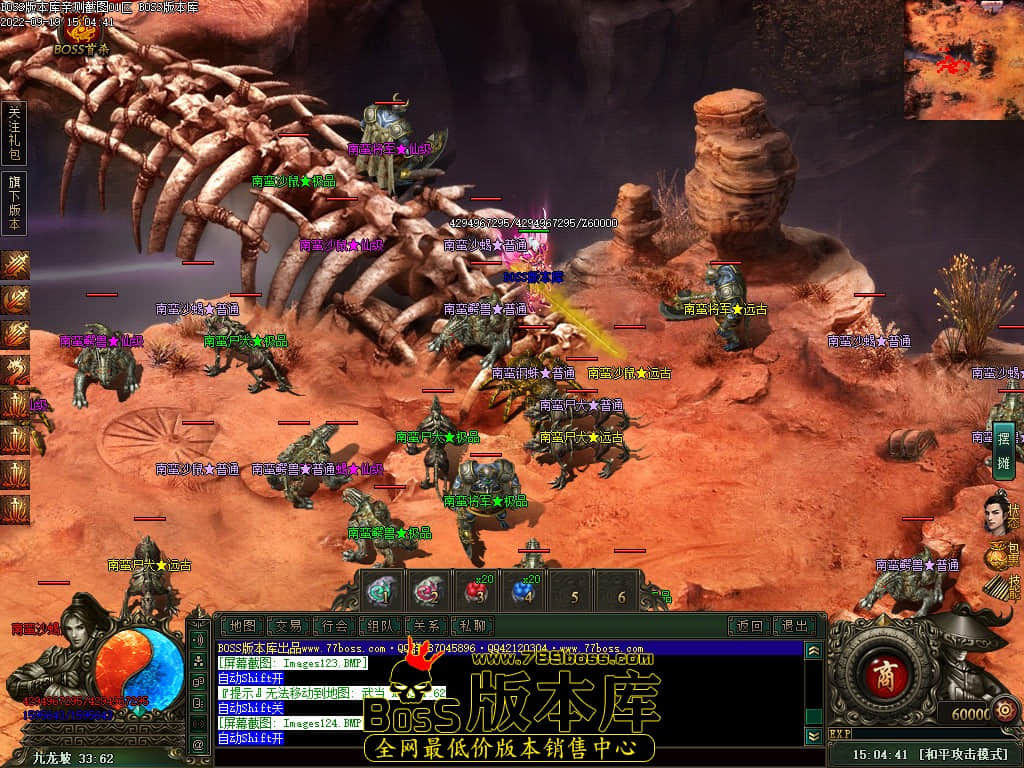This screenshot has width=1024, height=768.
Task: Click the 旗下版本 side button
Action: [14, 203]
